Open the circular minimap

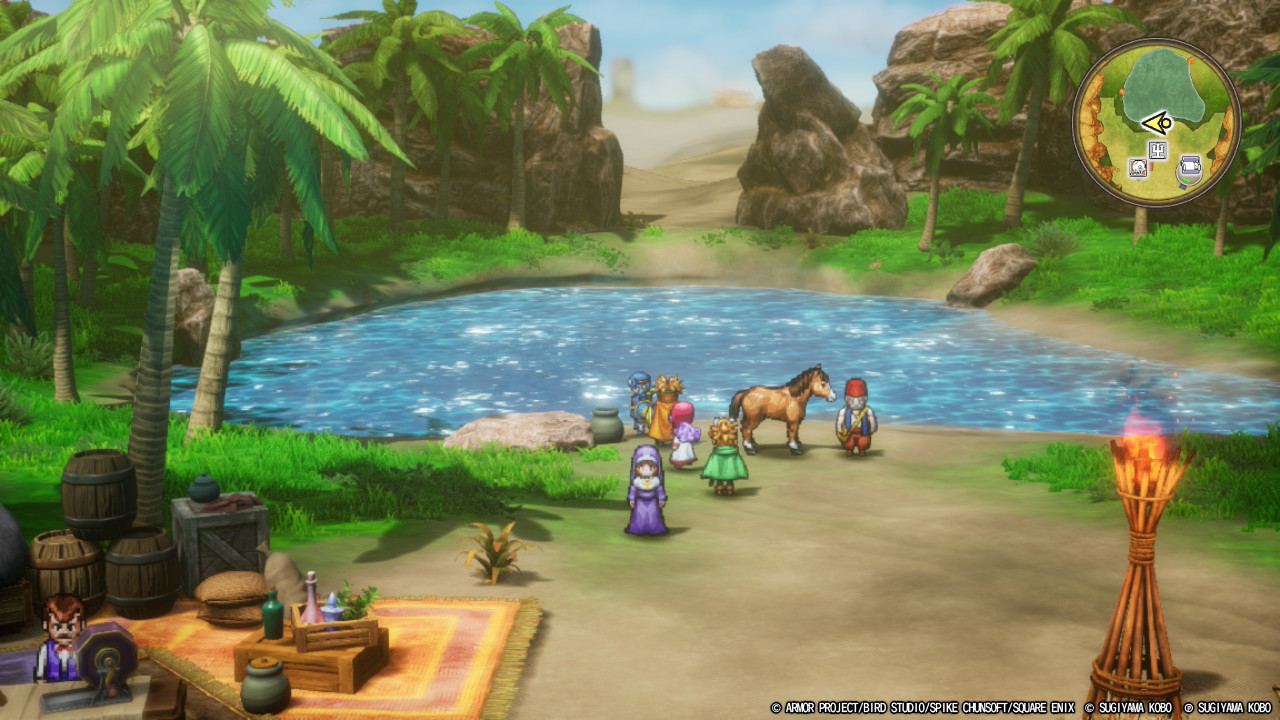click(x=1156, y=122)
